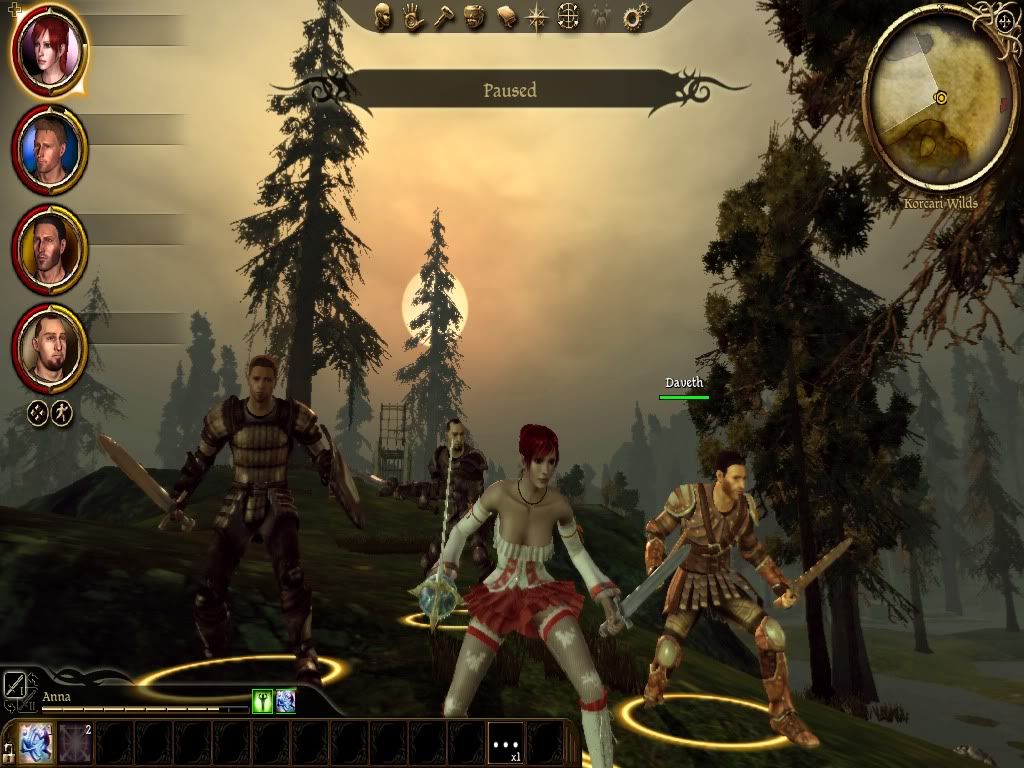
Task: Toggle the party hold position running-man button
Action: point(62,411)
